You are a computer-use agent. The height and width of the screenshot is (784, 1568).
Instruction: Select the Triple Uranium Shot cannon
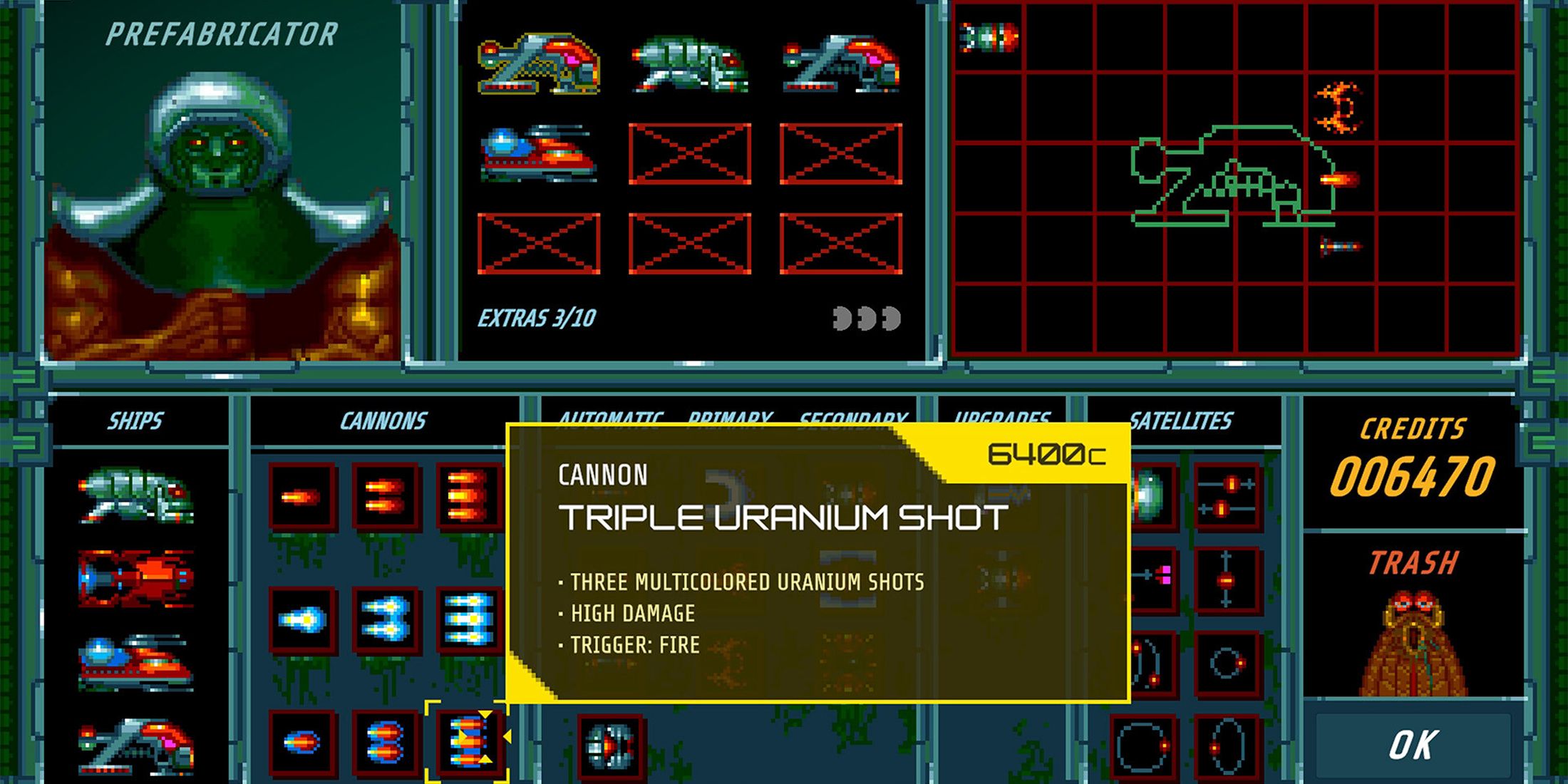(470, 741)
